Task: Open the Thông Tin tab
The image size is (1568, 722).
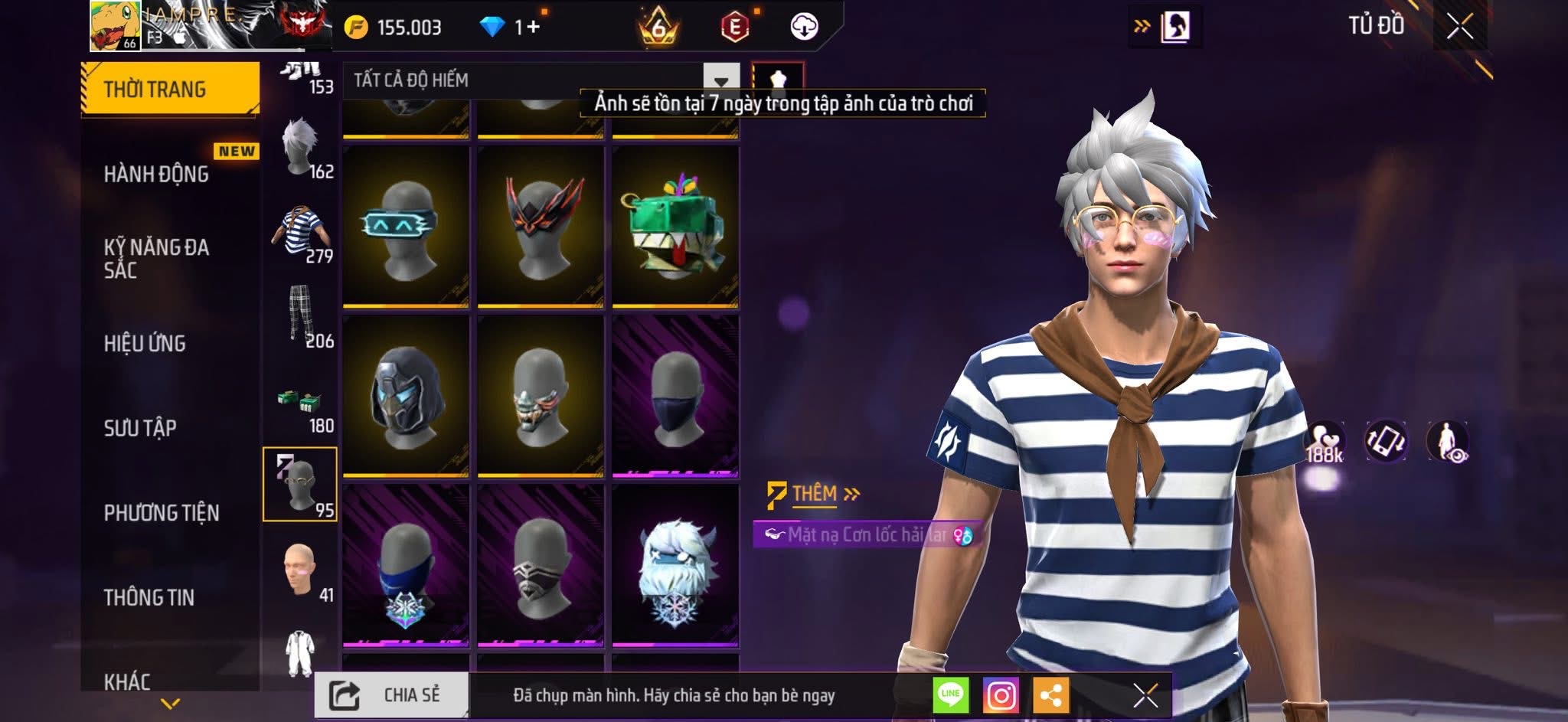Action: pyautogui.click(x=149, y=596)
